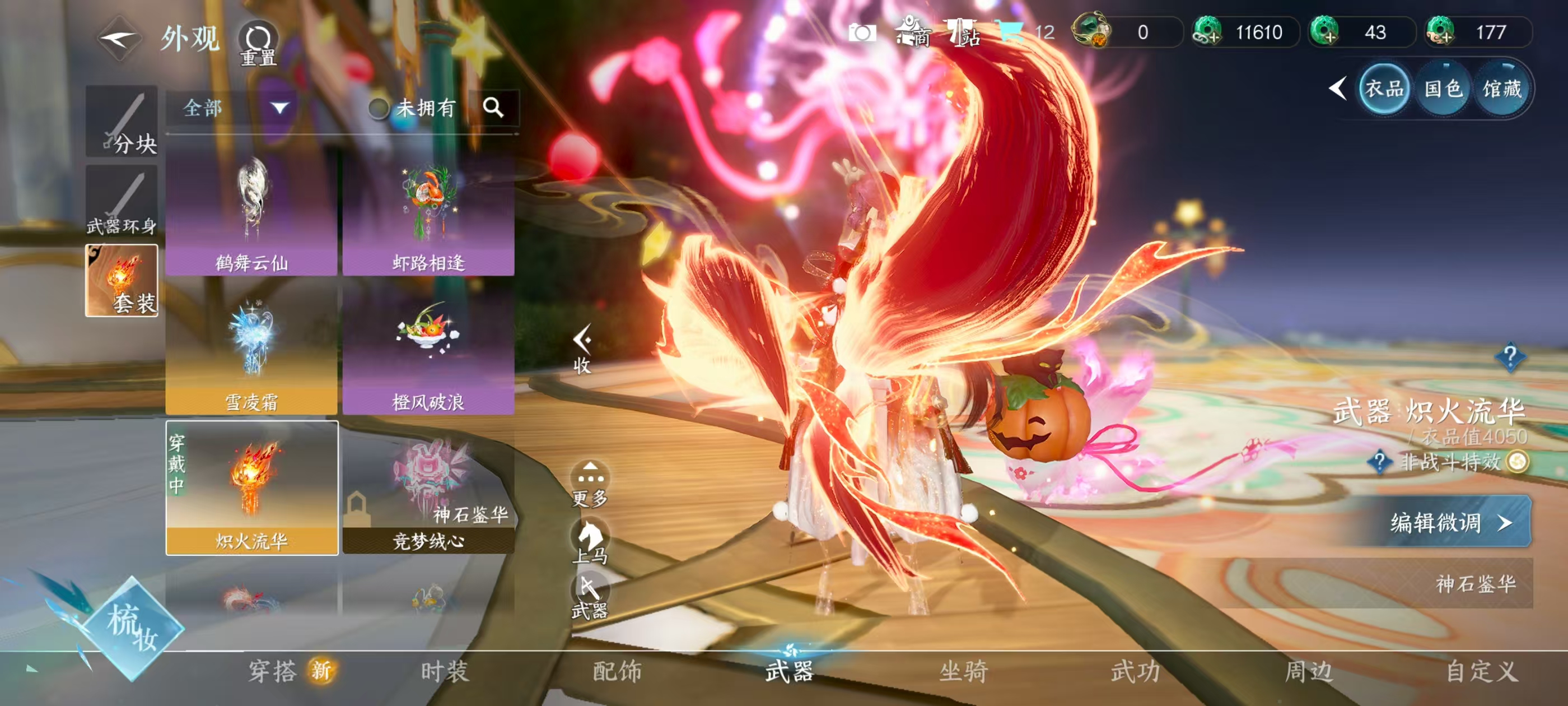Switch to the 武器环身 category
This screenshot has height=706, width=1568.
(x=122, y=201)
